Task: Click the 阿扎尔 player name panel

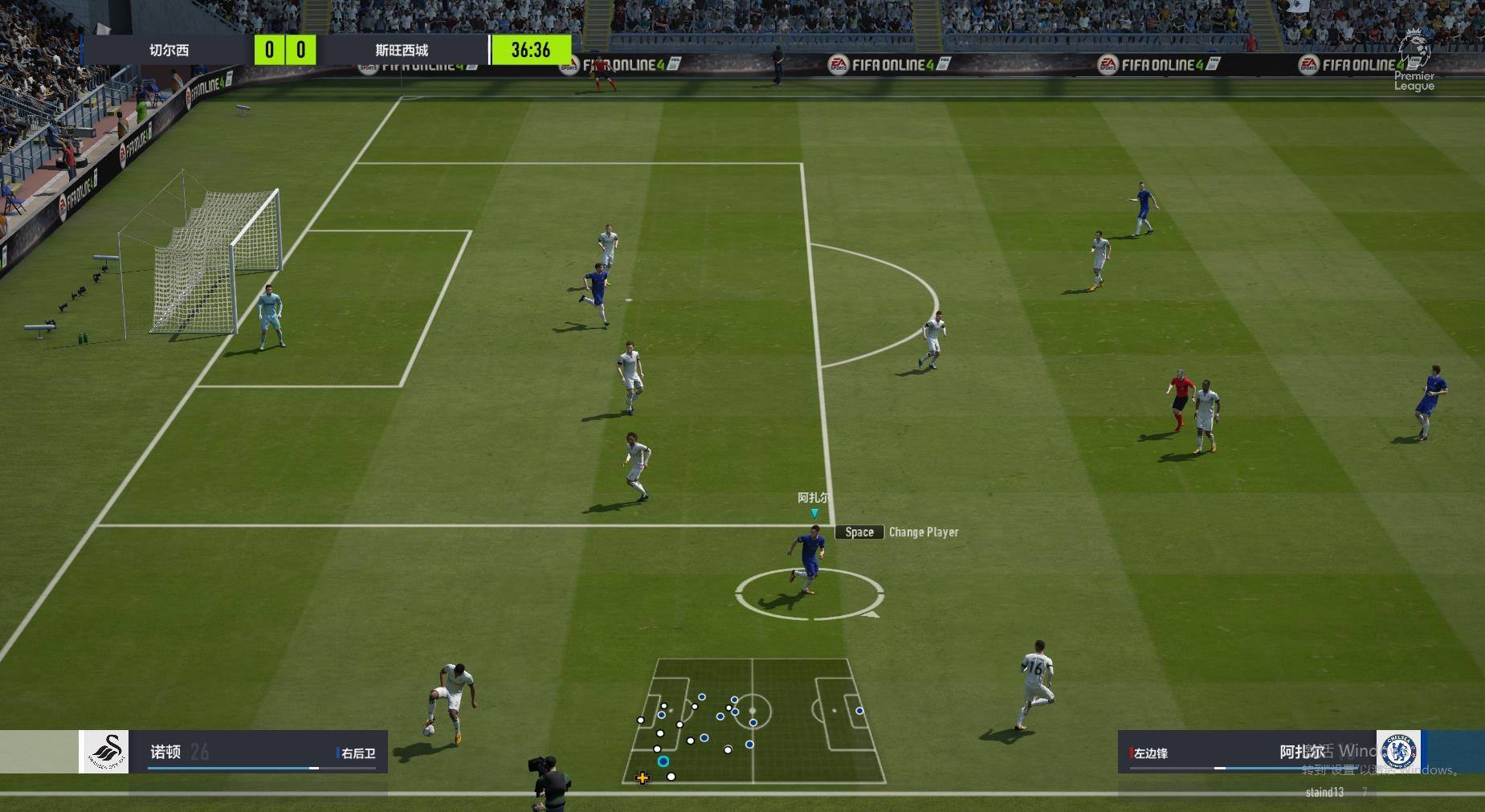Action: point(1246,752)
